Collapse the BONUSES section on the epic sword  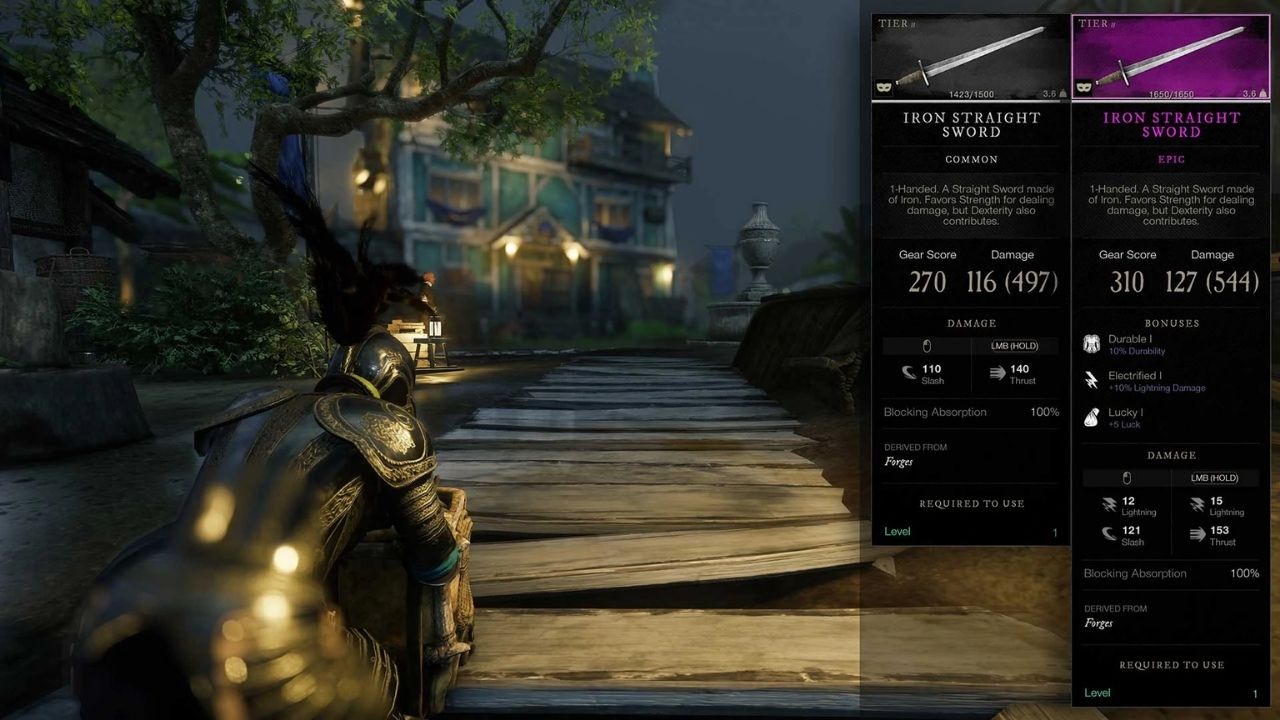pos(1171,323)
